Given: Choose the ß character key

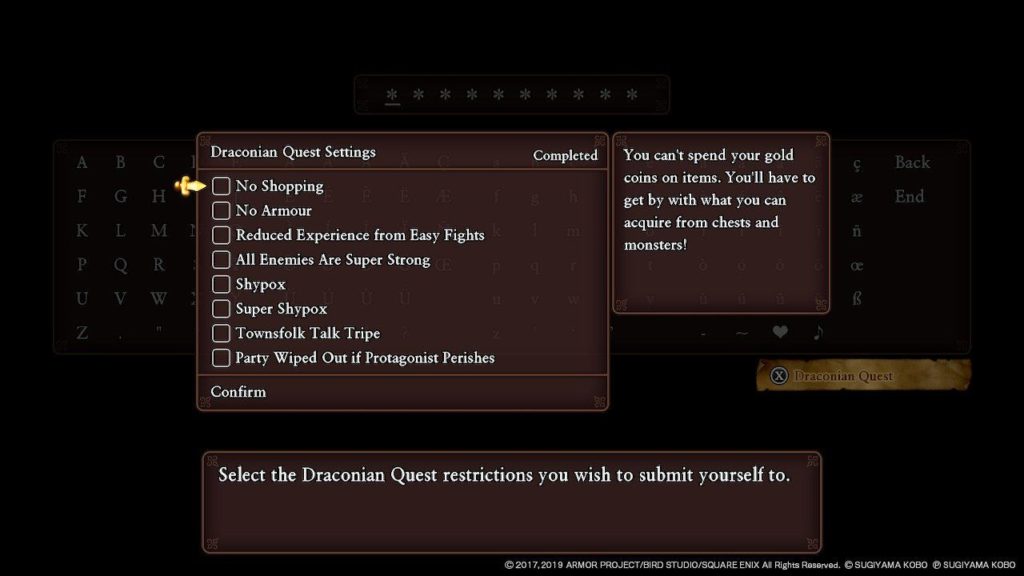Looking at the screenshot, I should point(857,299).
